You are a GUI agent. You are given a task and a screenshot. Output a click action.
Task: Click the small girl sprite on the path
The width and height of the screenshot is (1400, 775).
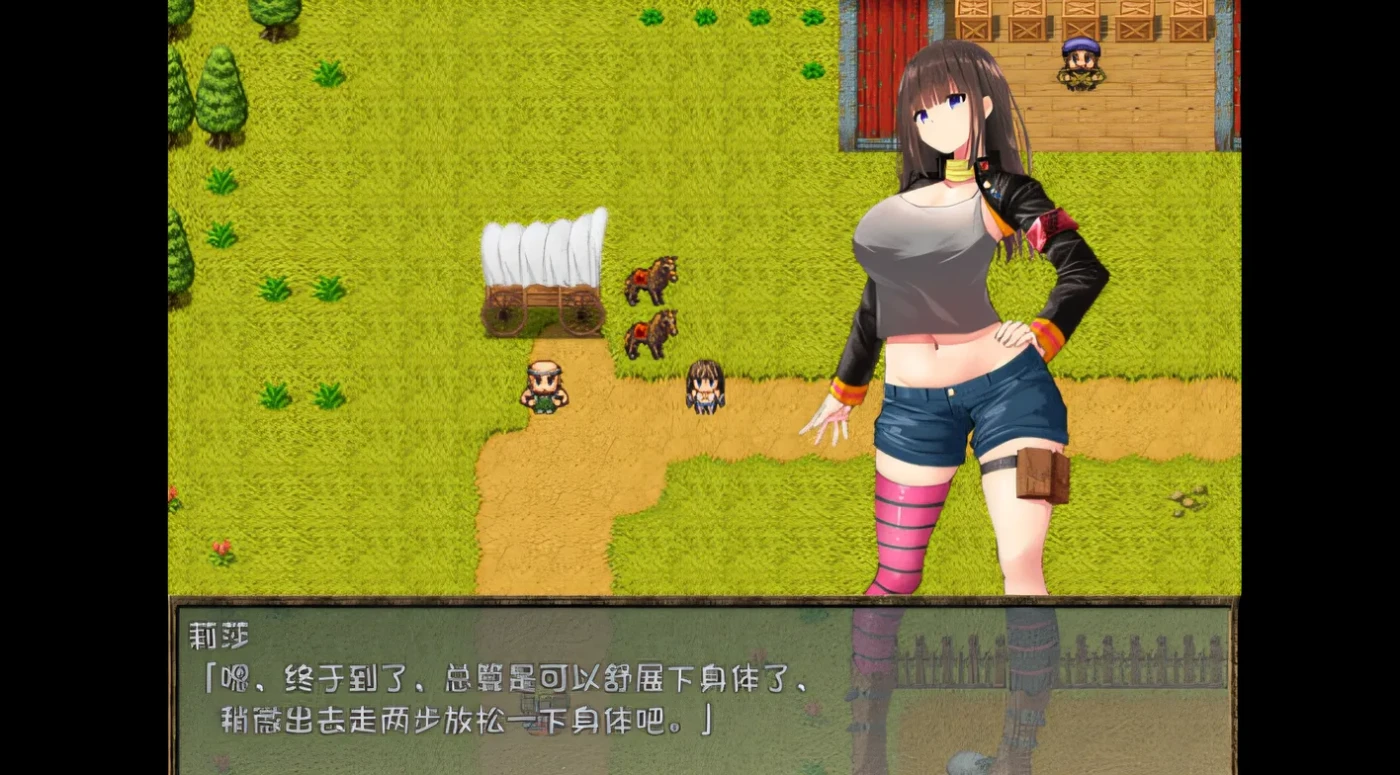(x=703, y=385)
